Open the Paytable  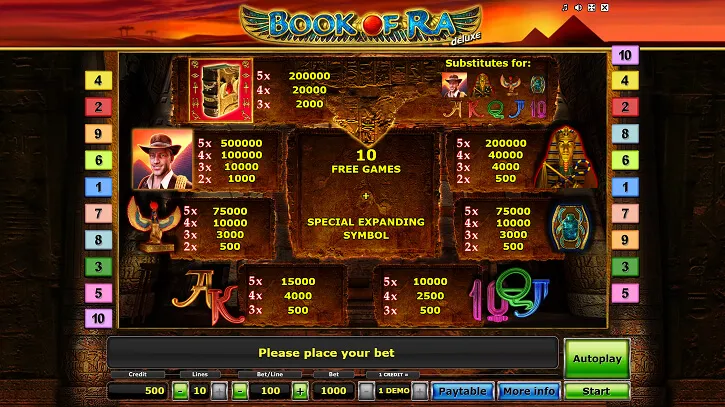[462, 391]
